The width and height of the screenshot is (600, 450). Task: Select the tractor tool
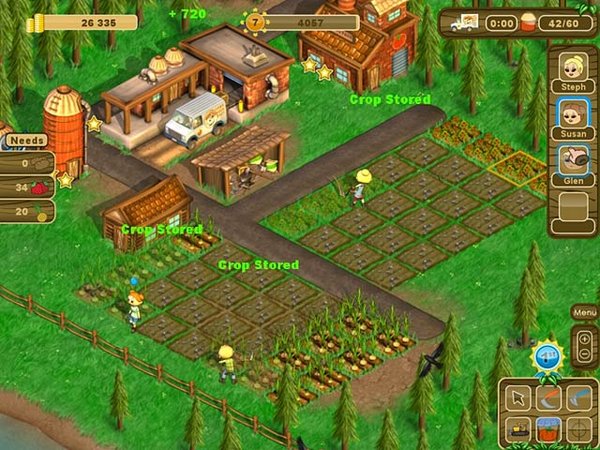519,429
